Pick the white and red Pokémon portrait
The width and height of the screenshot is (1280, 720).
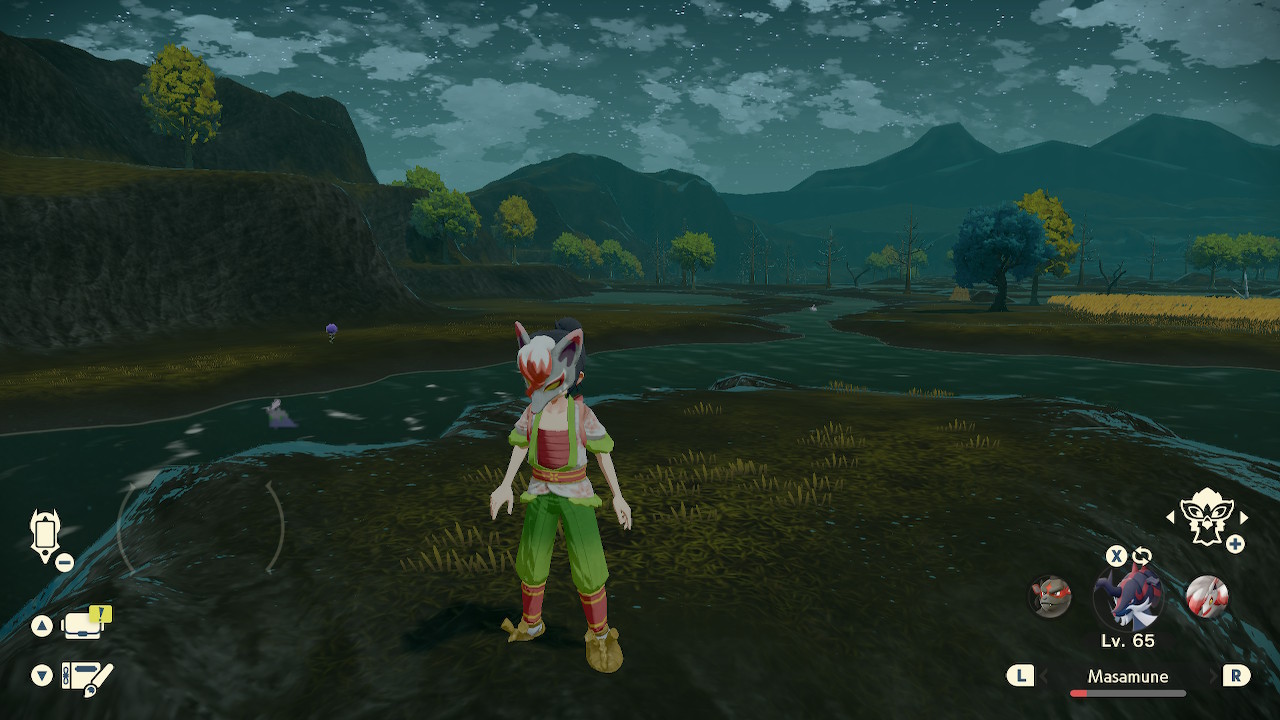[x=1206, y=597]
